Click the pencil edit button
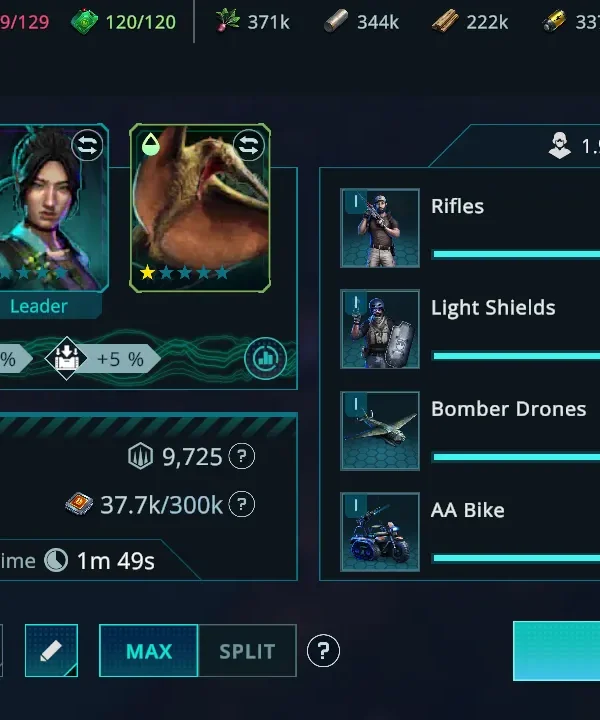 coord(51,651)
